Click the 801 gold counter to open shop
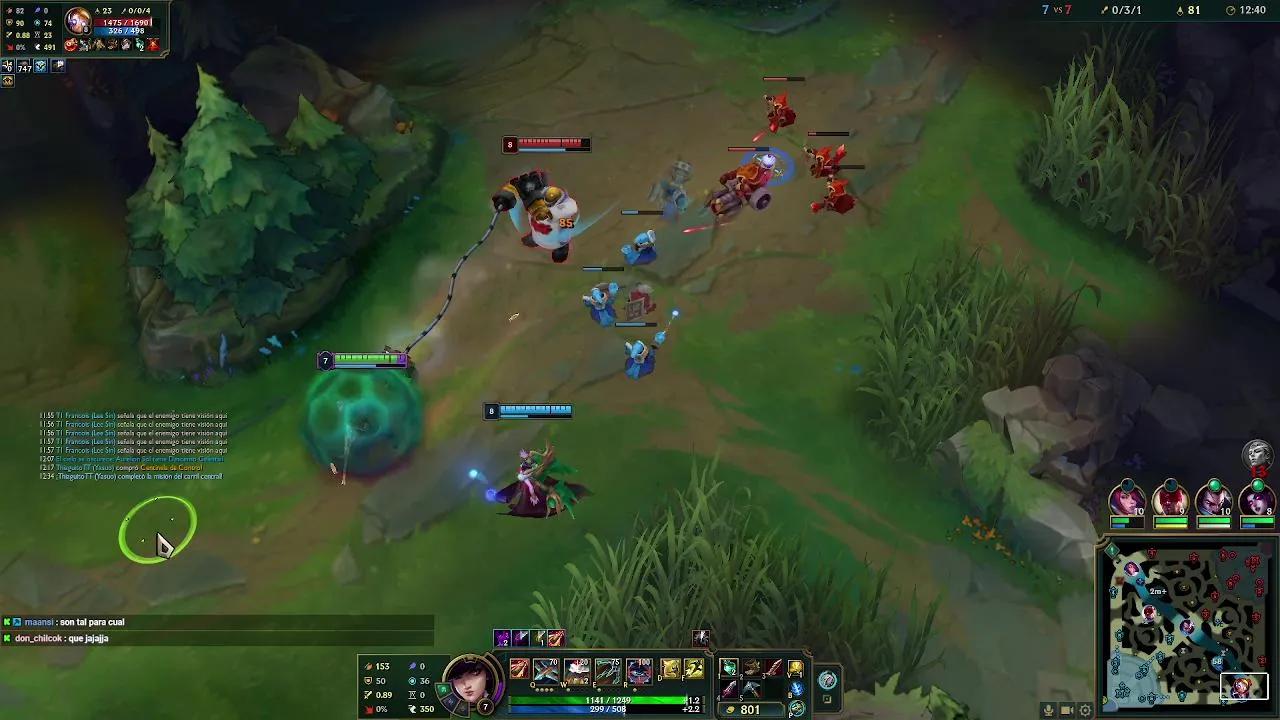Screen dimensions: 1280x720 [x=748, y=709]
